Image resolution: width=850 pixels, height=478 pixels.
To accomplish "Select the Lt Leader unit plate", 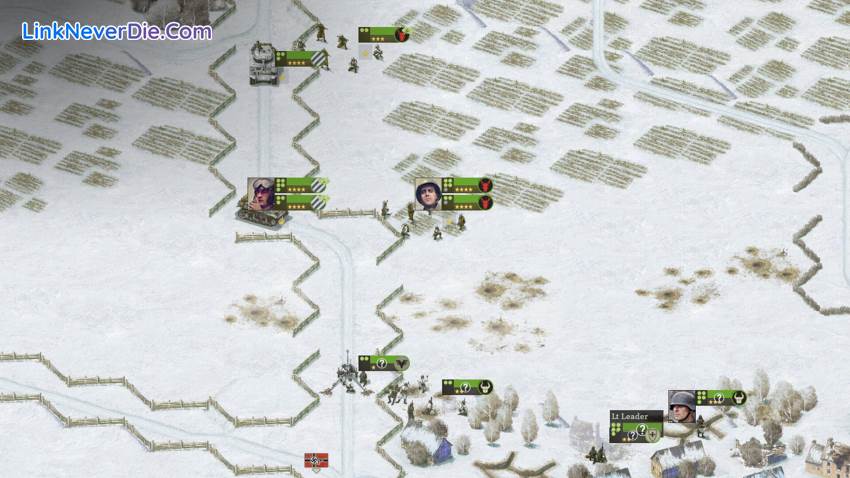I will pos(636,425).
